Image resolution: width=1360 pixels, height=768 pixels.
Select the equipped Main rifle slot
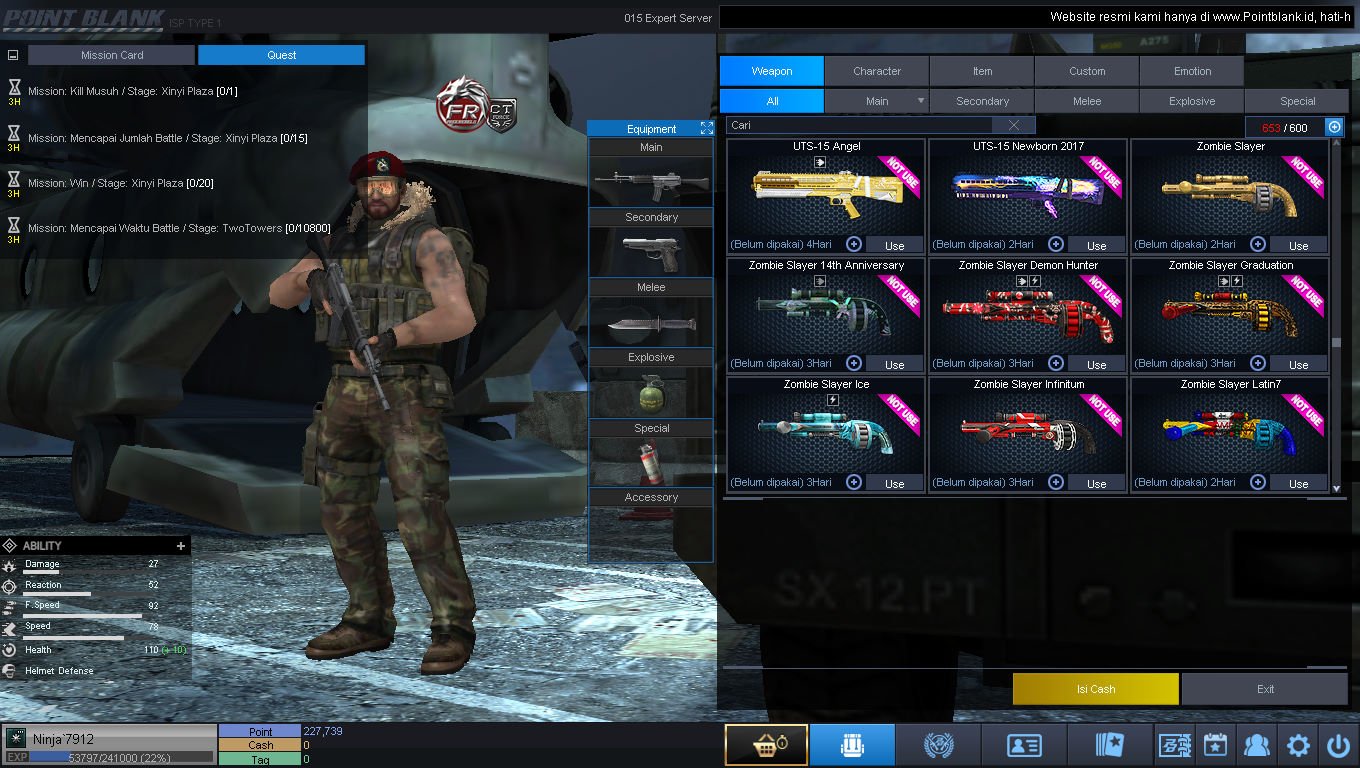coord(651,183)
